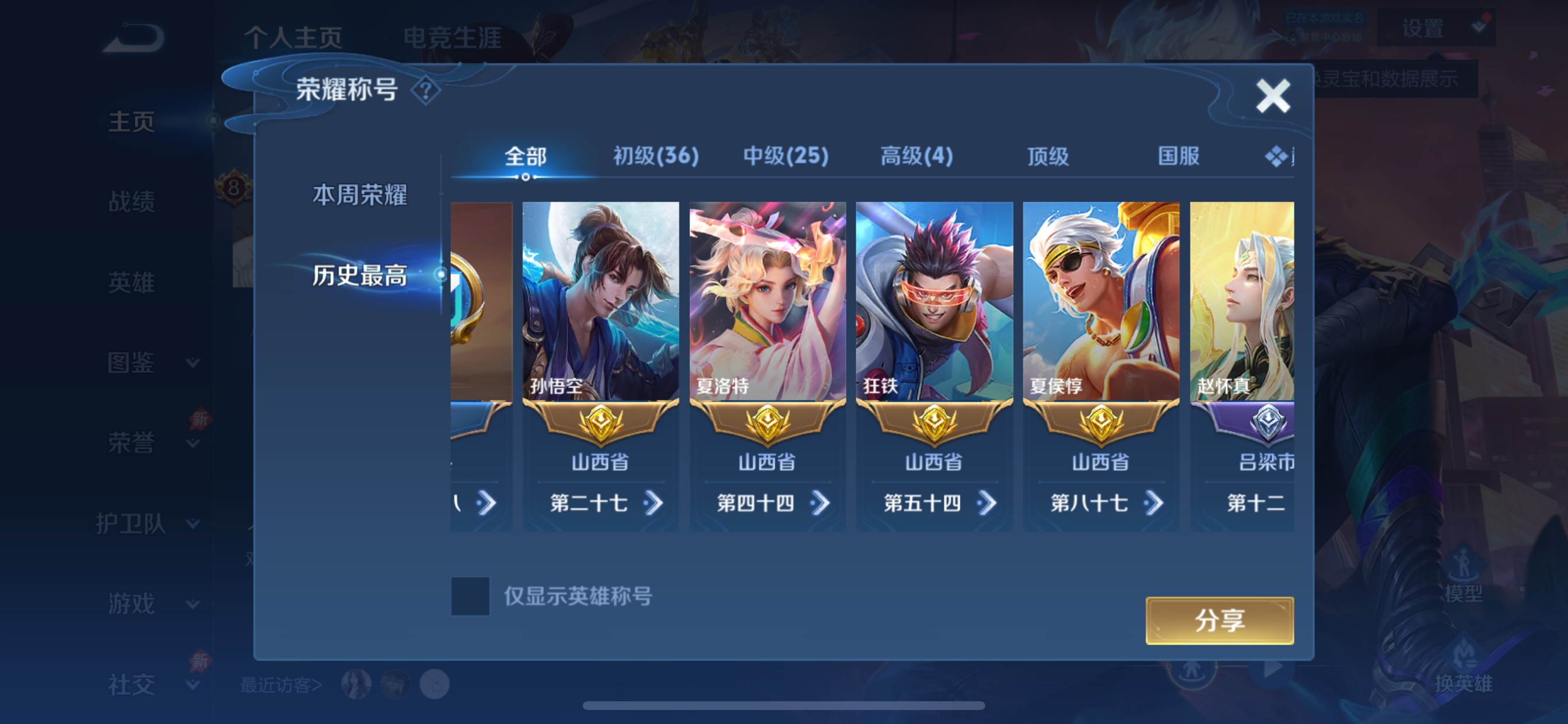
Task: Select the 全部 titles tab
Action: pos(526,156)
